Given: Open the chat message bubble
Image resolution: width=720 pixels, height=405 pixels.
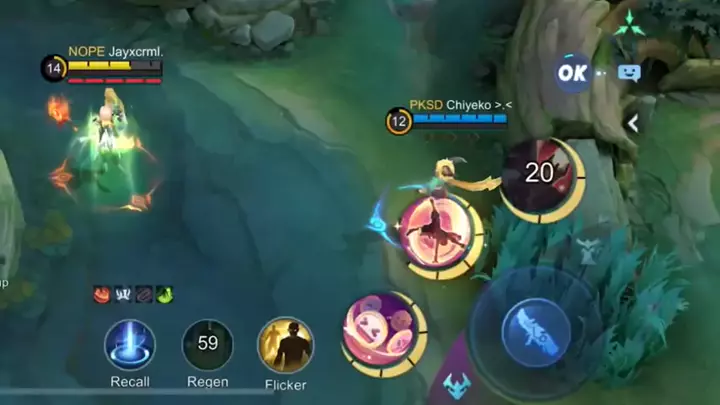Looking at the screenshot, I should click(x=629, y=73).
